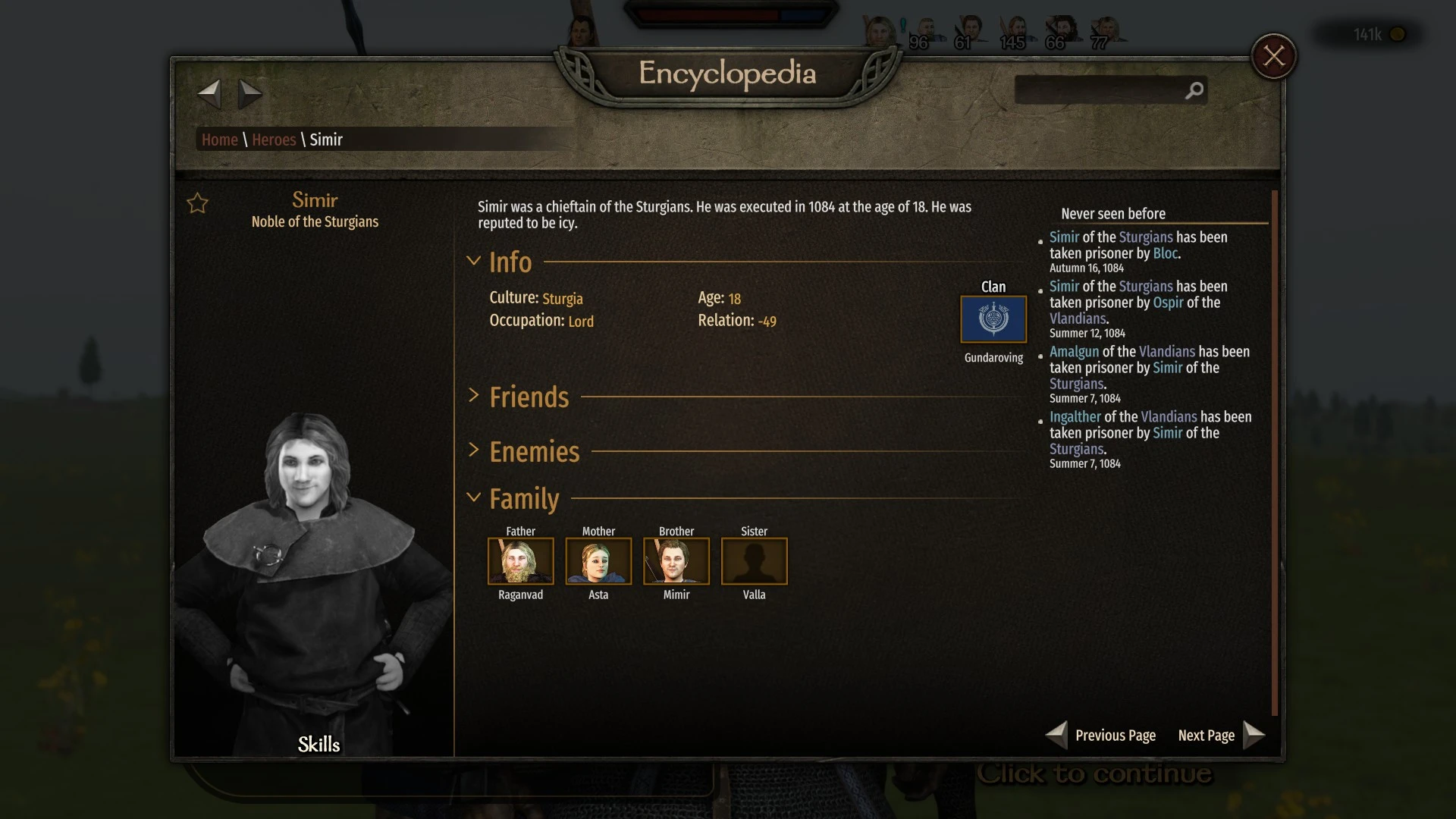Open Heroes in the breadcrumb
Image resolution: width=1456 pixels, height=819 pixels.
click(x=274, y=140)
